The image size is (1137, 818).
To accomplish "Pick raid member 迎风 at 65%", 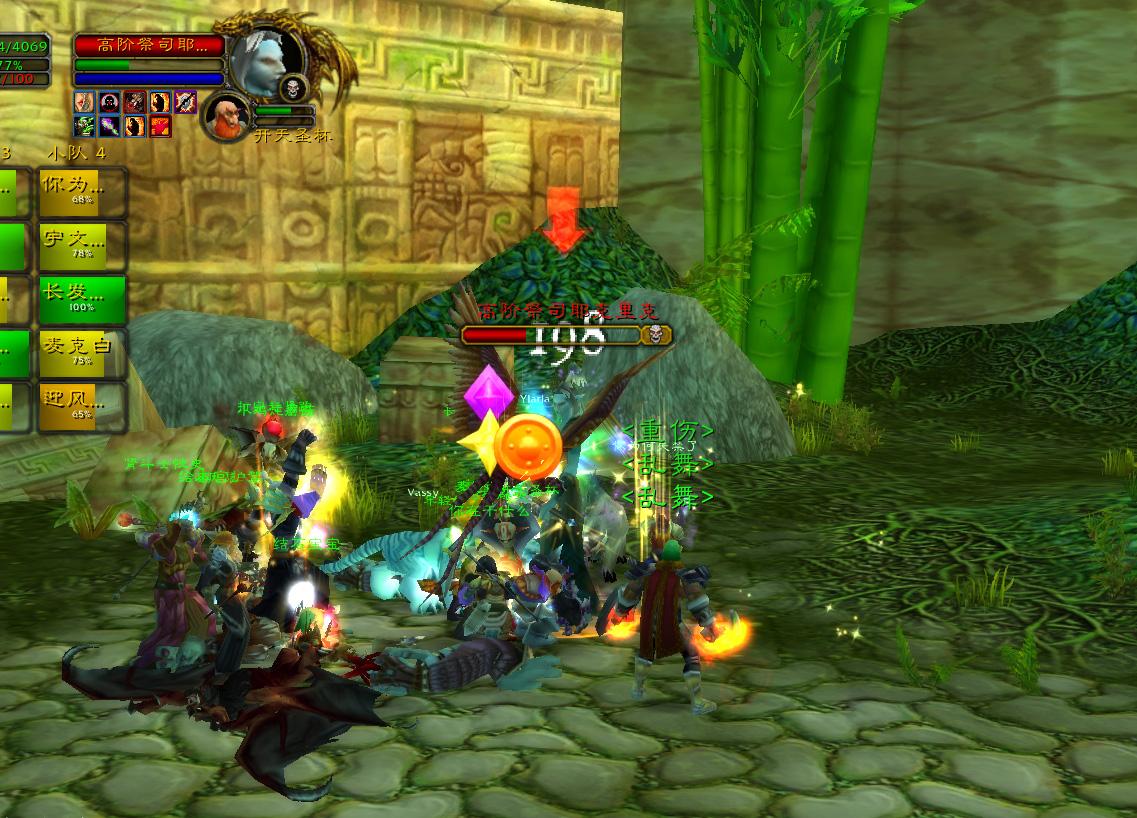I will coord(83,406).
